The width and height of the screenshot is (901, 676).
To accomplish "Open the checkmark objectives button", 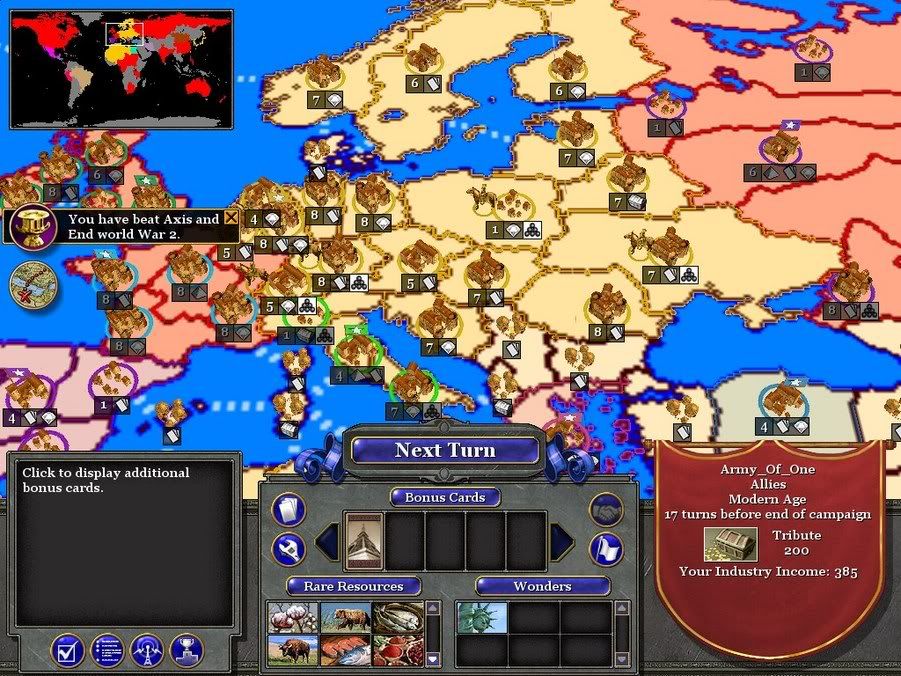I will (67, 651).
